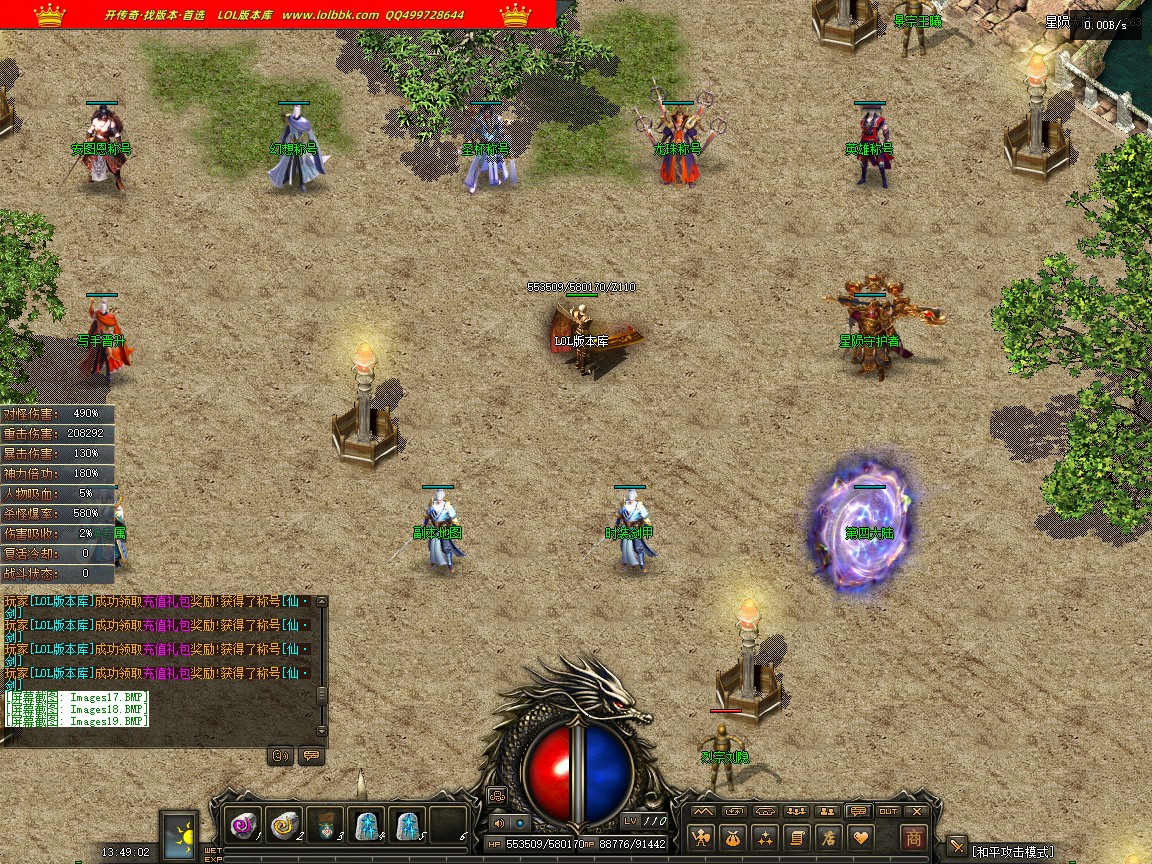The height and width of the screenshot is (864, 1152).
Task: Open the group members icon in top row
Action: pyautogui.click(x=797, y=811)
